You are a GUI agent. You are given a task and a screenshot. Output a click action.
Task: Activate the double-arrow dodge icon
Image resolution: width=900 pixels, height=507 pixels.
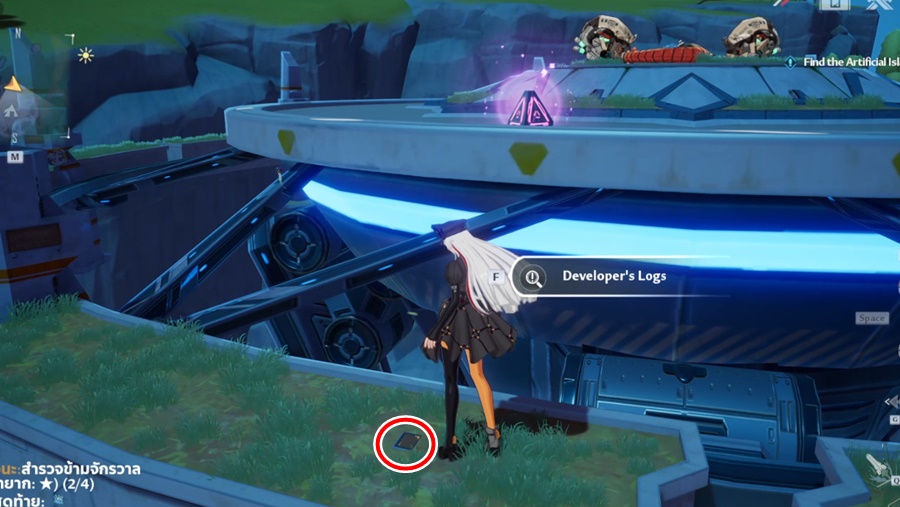(892, 401)
